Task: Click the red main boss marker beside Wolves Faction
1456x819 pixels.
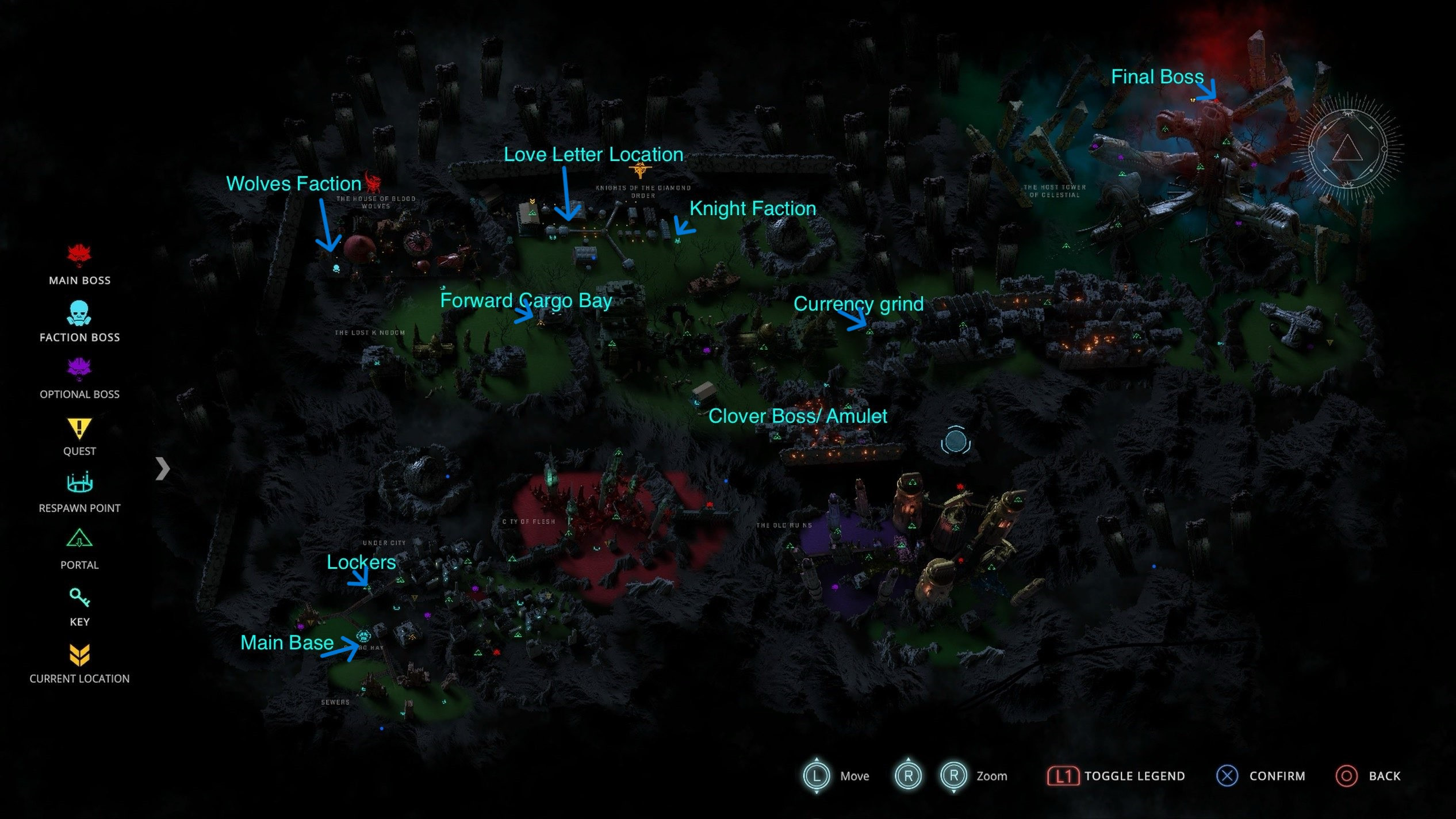Action: coord(374,182)
